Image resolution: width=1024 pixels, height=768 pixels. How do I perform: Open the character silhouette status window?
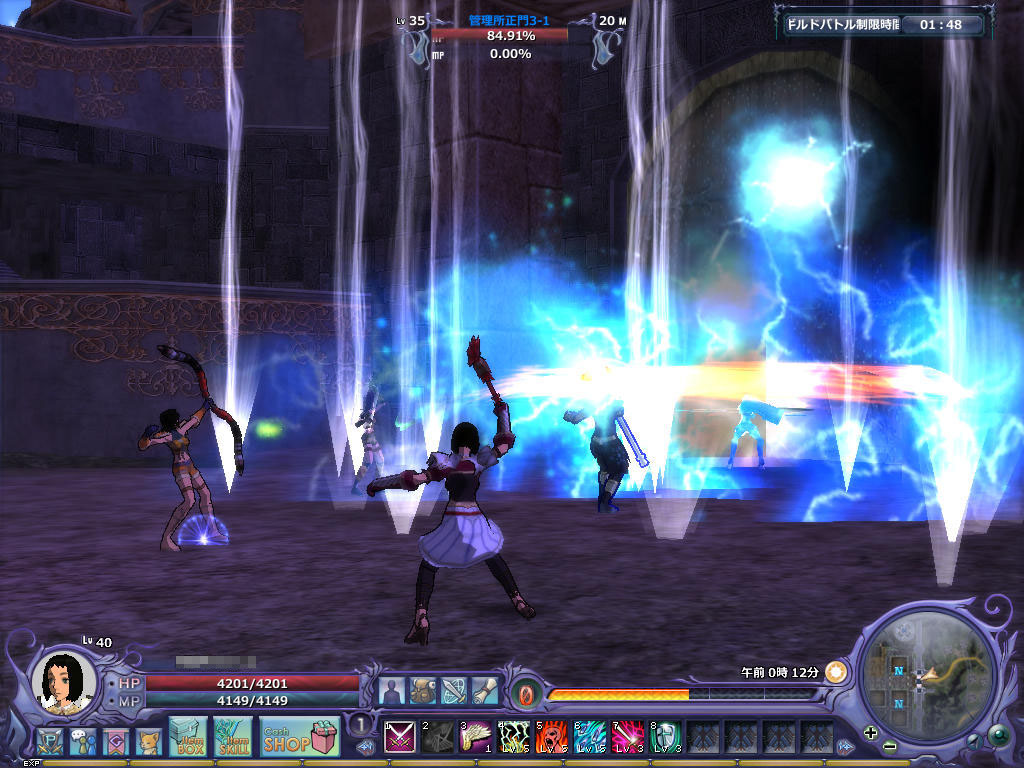coord(392,691)
